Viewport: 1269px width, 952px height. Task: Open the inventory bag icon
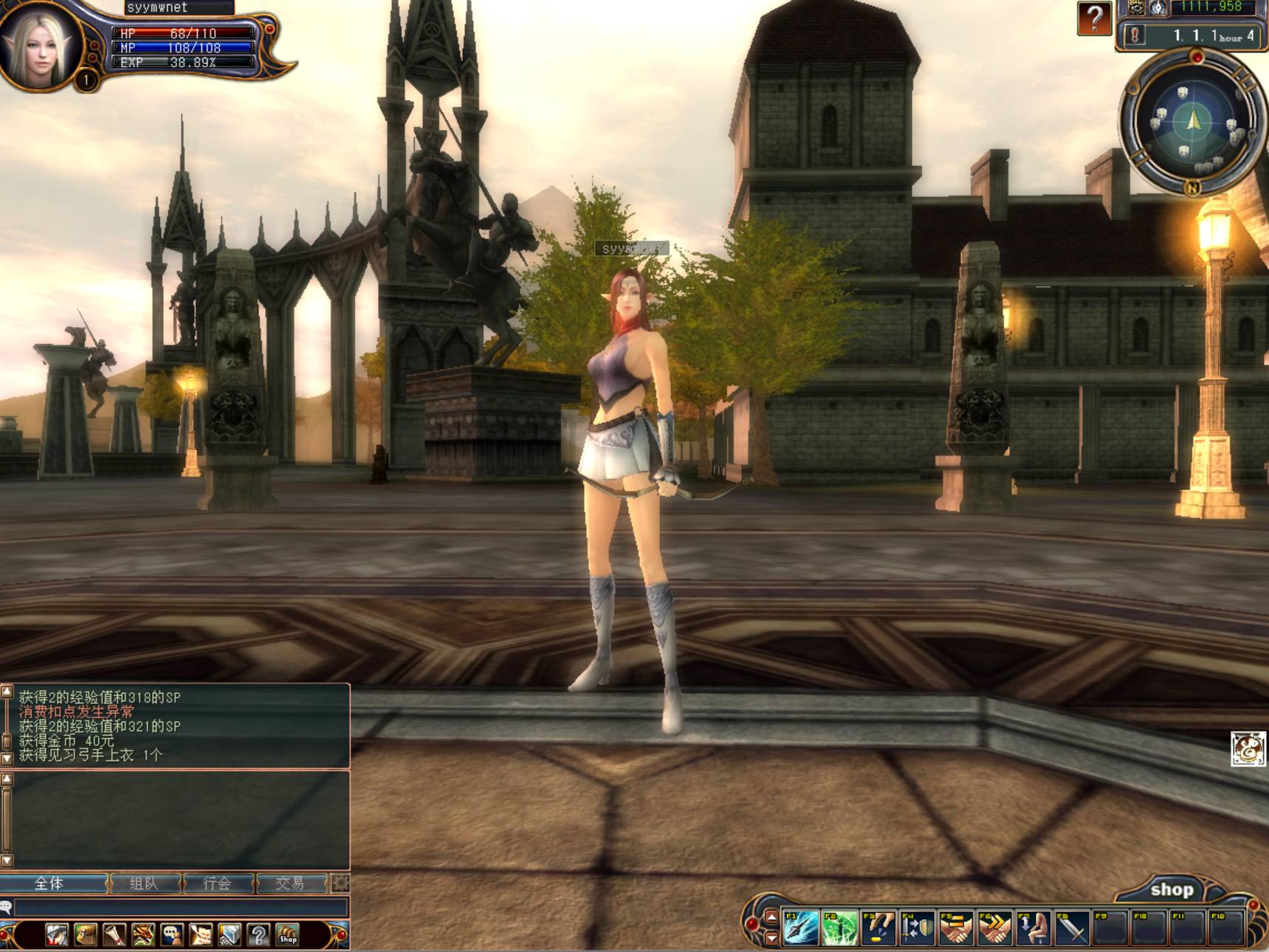point(86,935)
